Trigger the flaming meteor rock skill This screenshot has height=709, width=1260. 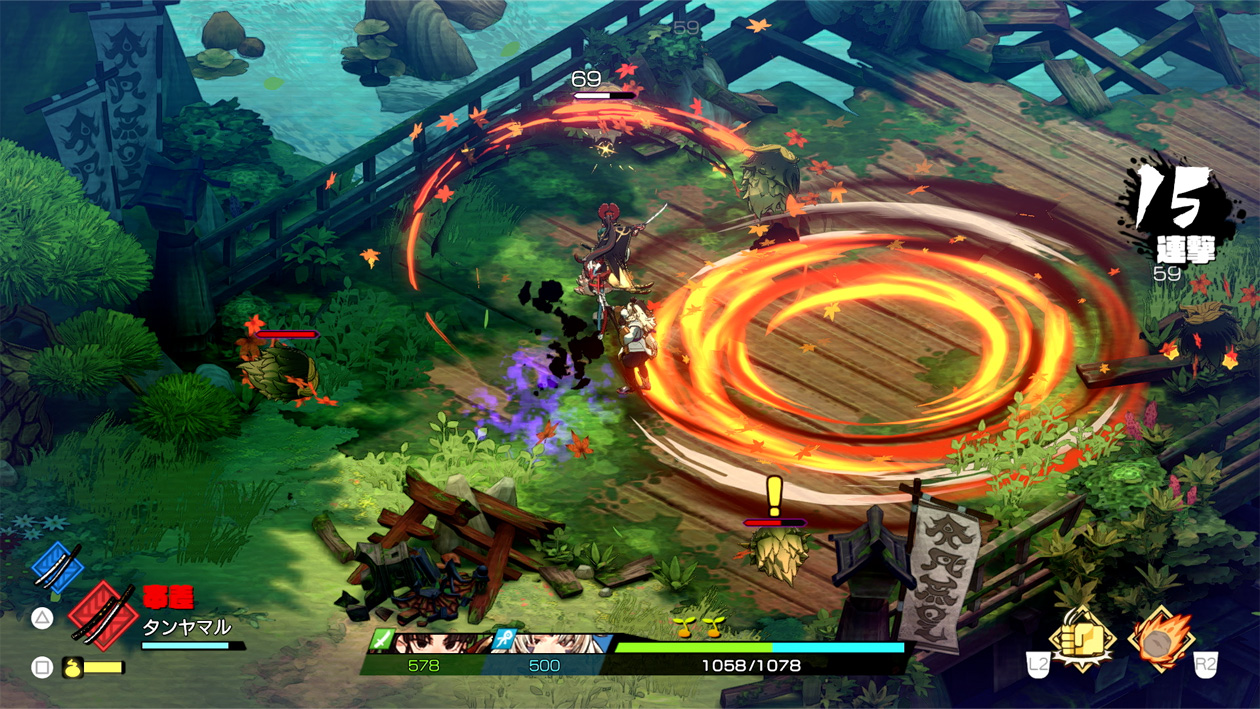1162,639
